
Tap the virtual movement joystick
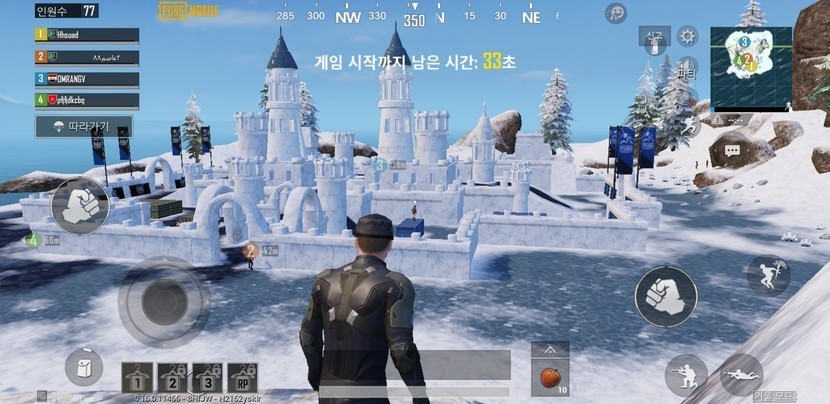coord(163,302)
